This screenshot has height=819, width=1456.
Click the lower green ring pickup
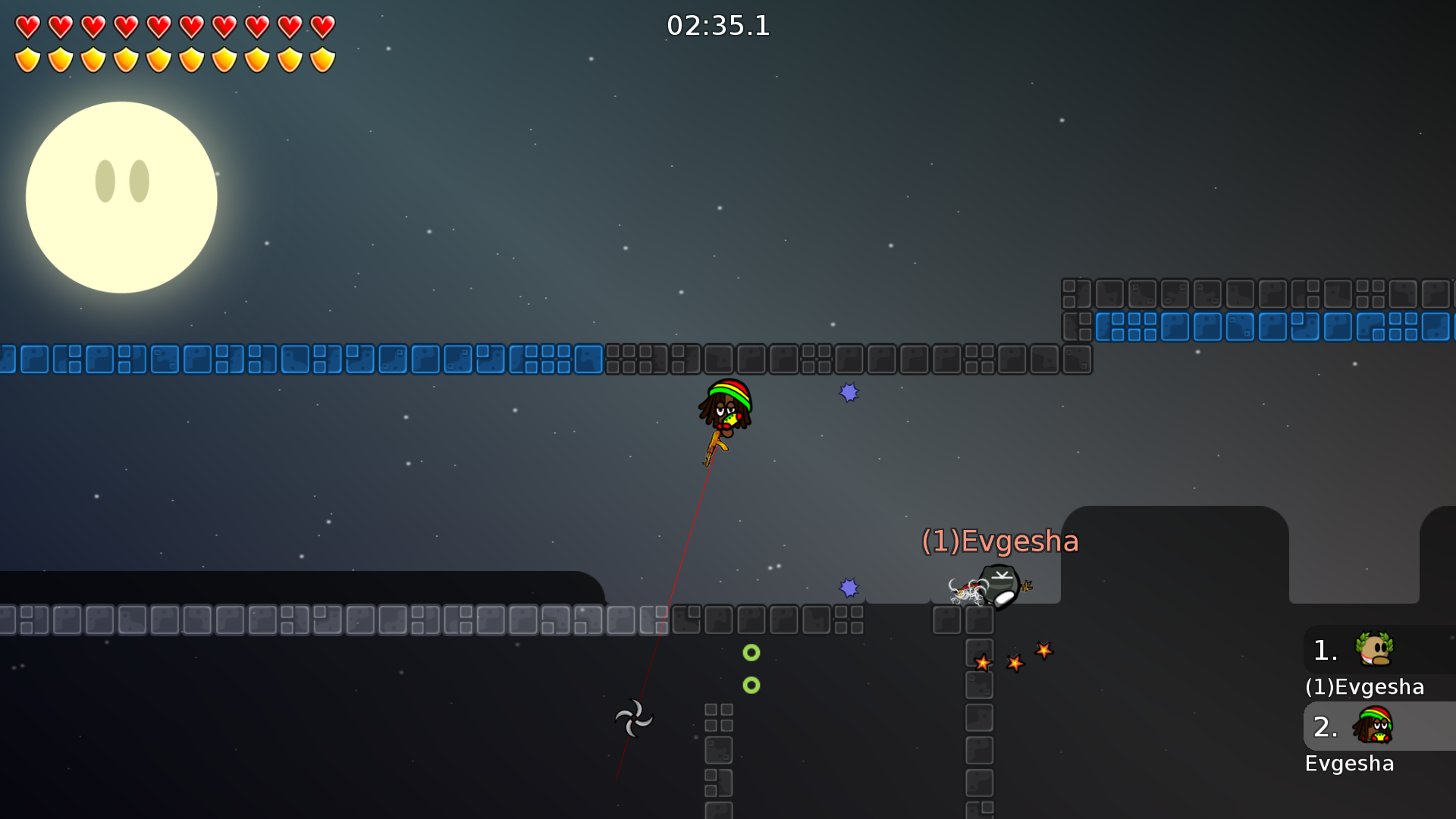tap(752, 685)
